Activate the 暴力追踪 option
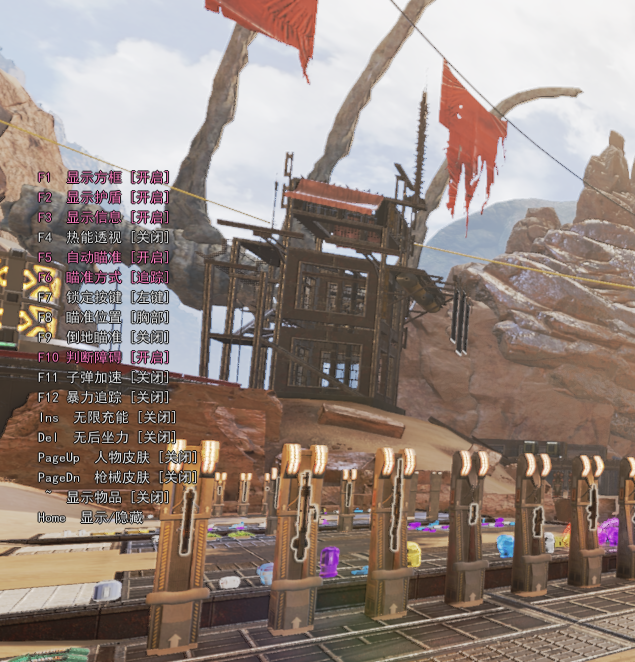 [105, 397]
